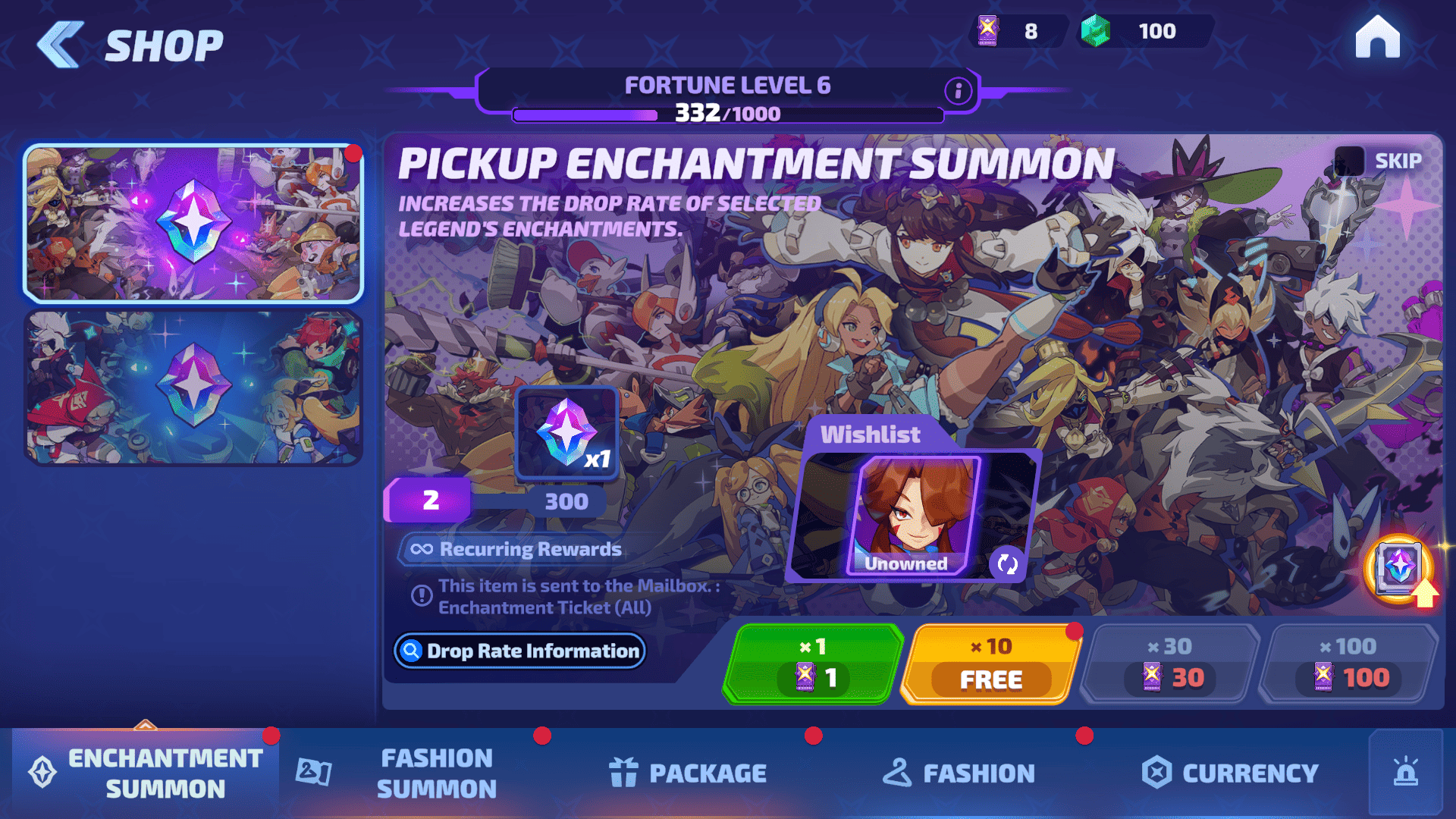The image size is (1456, 819).
Task: Choose the x30 summon option
Action: click(x=1170, y=664)
